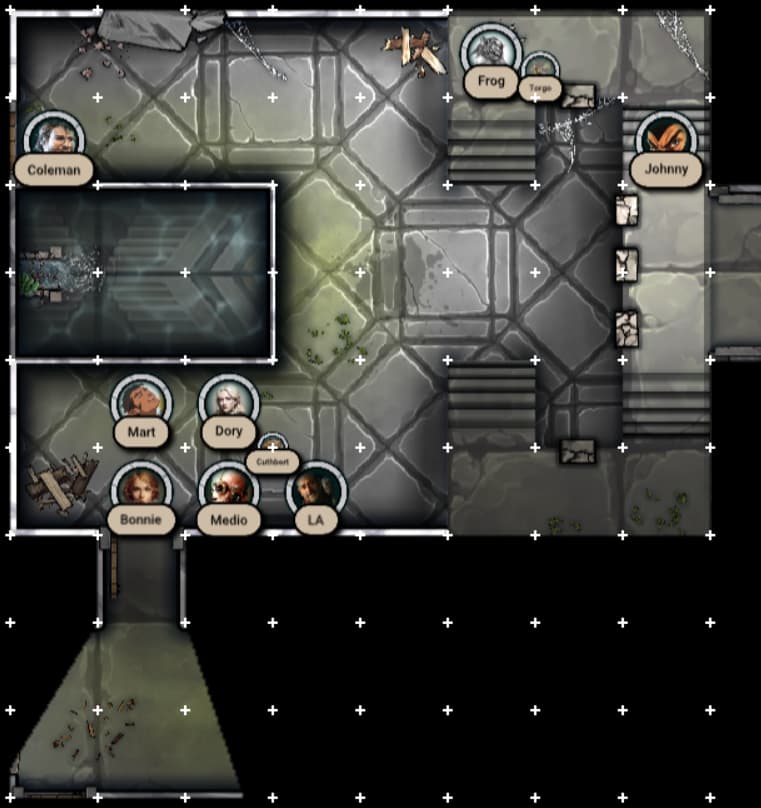
Task: Click the LA character token
Action: (316, 491)
